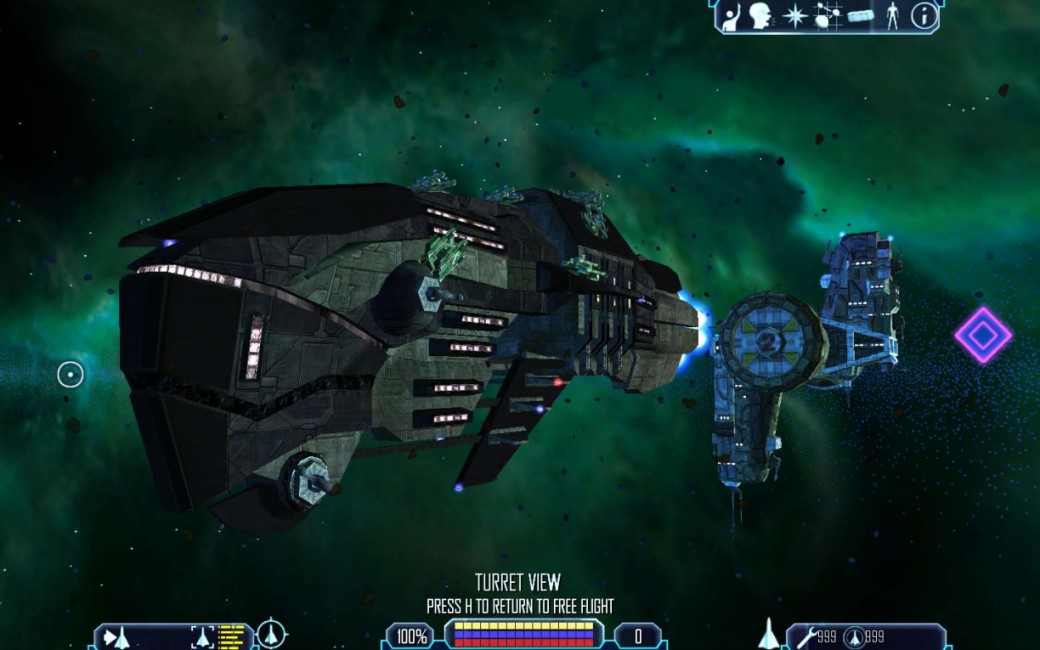Open the raised-hand hail icon
Image resolution: width=1040 pixels, height=650 pixels.
point(733,16)
